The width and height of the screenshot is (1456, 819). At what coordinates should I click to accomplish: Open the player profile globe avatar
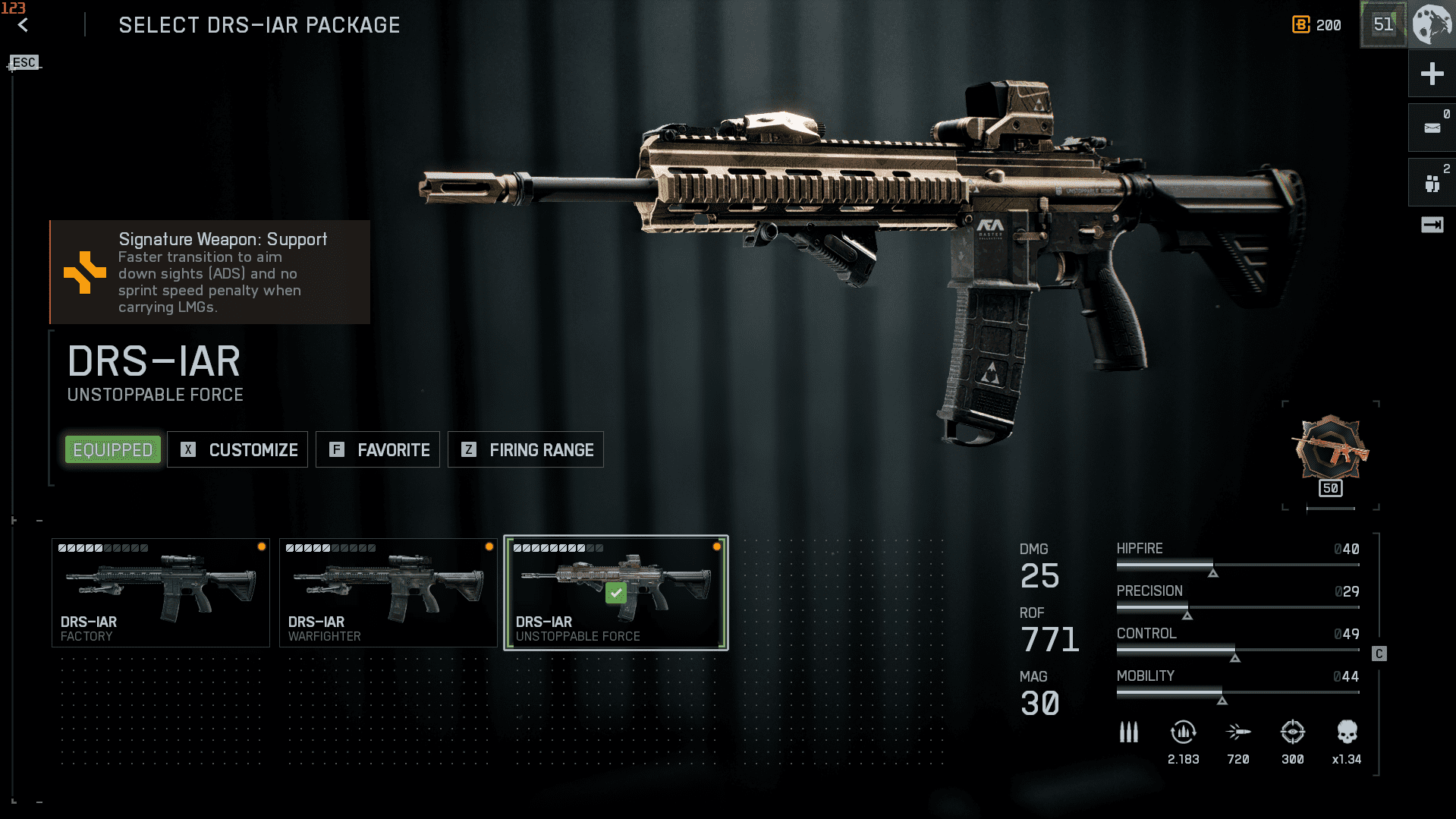coord(1432,24)
